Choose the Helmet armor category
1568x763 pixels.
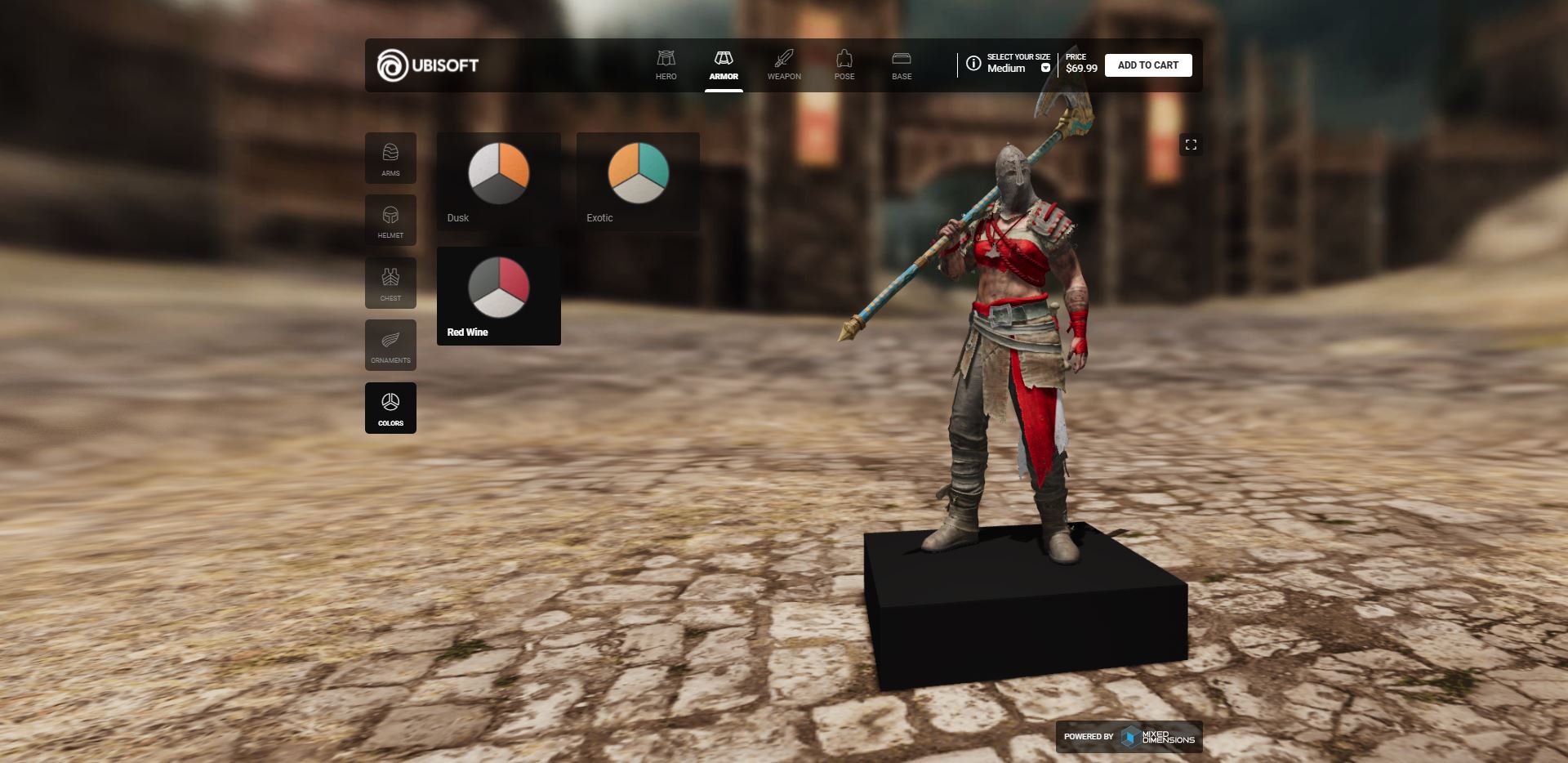point(390,221)
